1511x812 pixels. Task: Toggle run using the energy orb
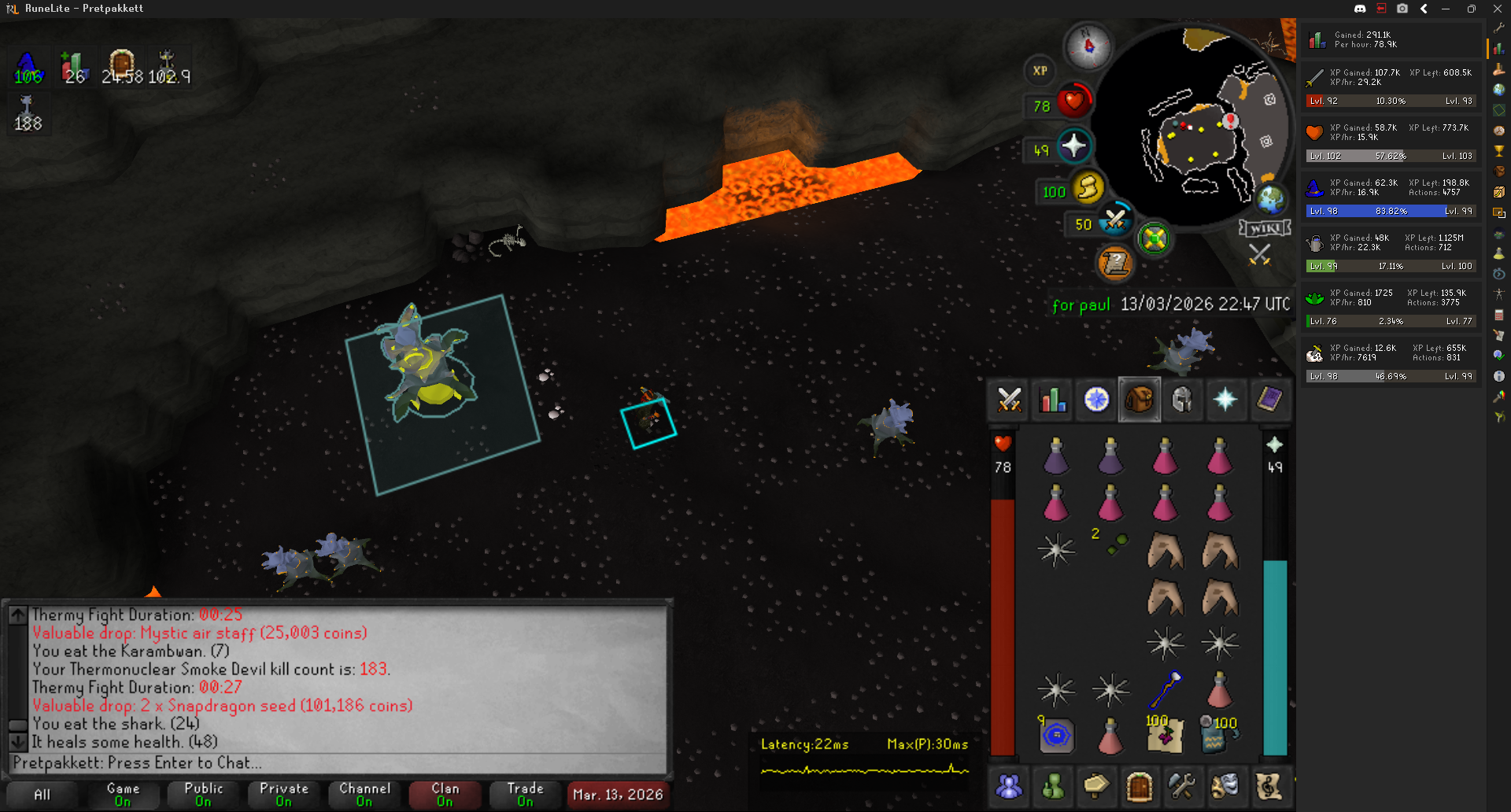tap(1088, 188)
